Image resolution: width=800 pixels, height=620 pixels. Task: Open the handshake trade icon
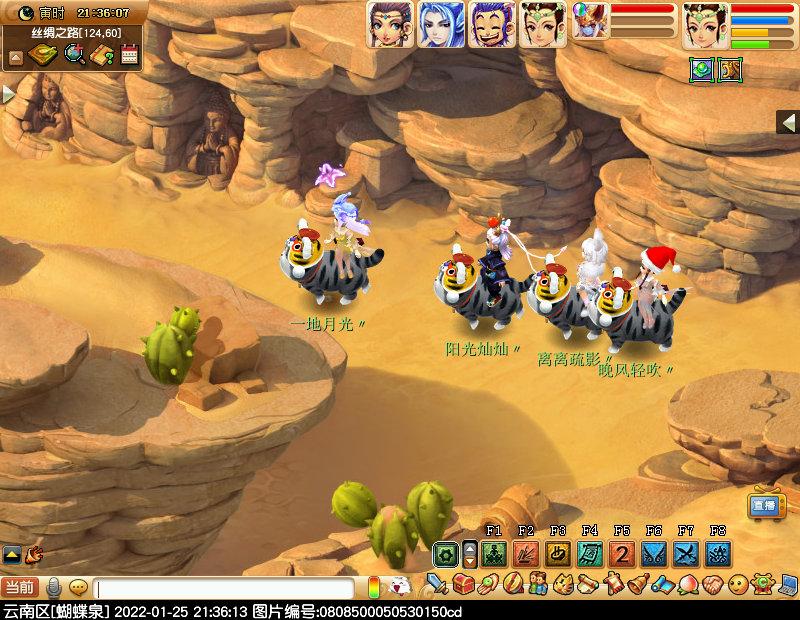pyautogui.click(x=711, y=582)
